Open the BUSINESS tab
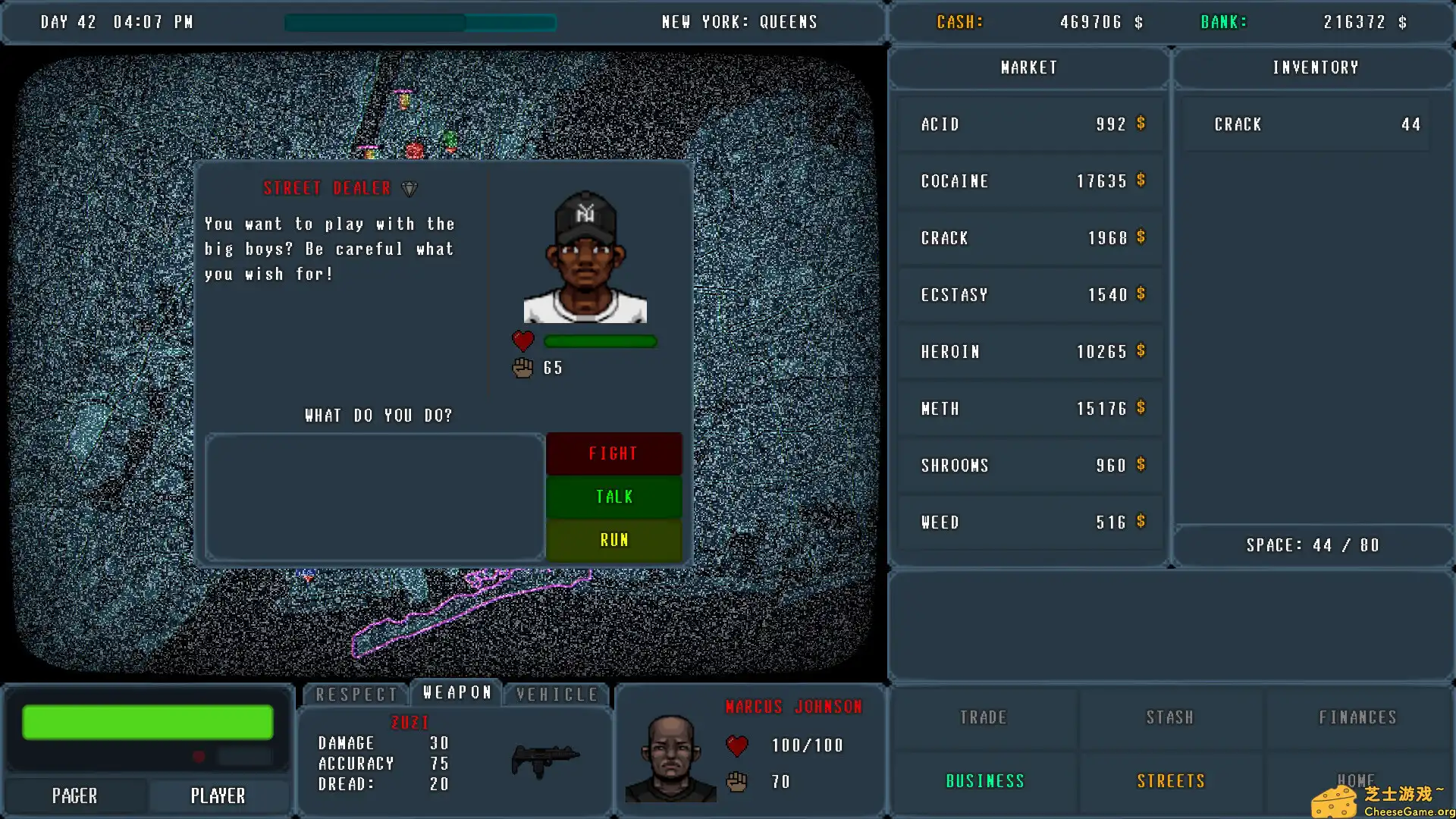Screen dimensions: 1456x819 pyautogui.click(x=984, y=780)
